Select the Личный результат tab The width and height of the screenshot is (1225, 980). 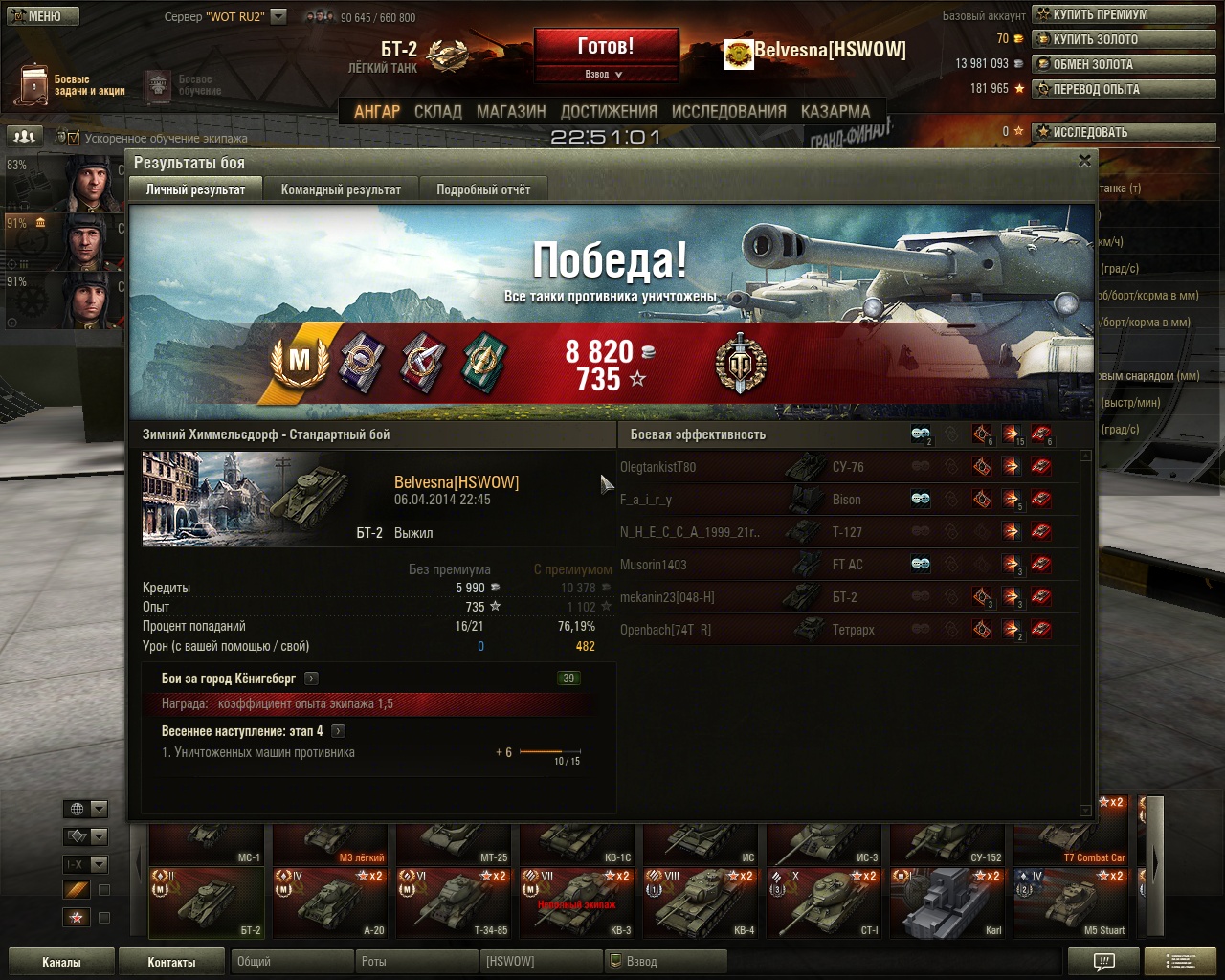pos(195,189)
